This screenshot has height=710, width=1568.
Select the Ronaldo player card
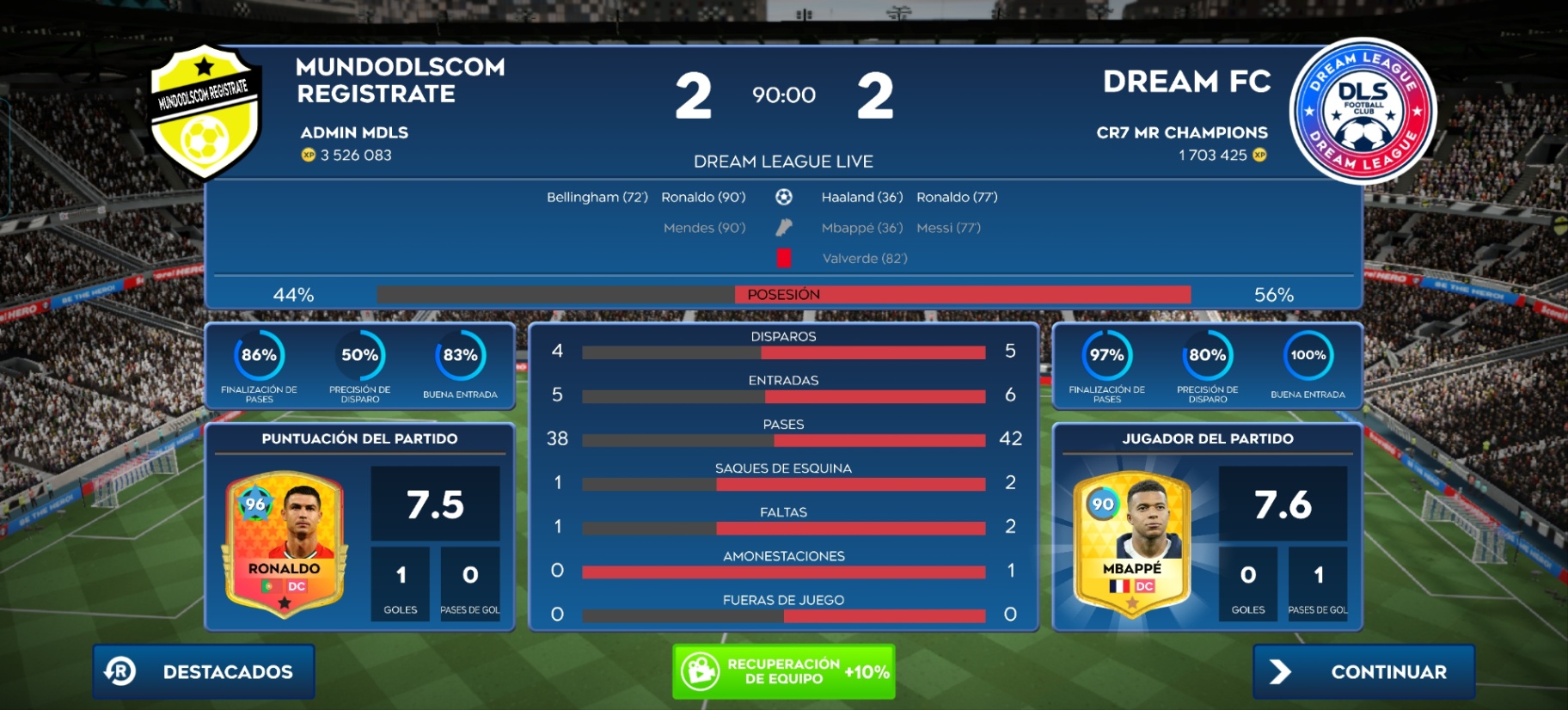coord(285,543)
